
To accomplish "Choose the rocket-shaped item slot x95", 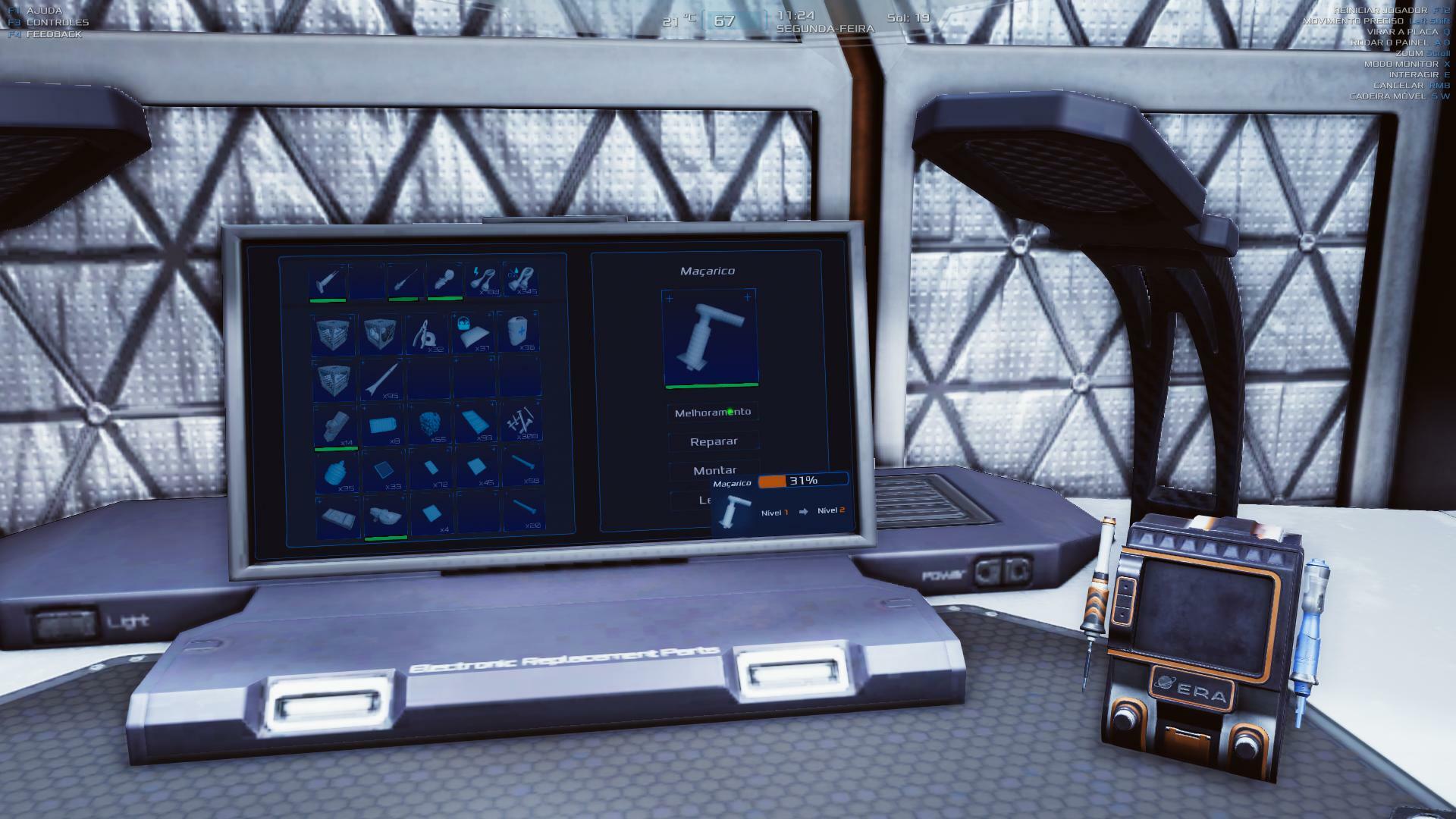I will click(381, 379).
